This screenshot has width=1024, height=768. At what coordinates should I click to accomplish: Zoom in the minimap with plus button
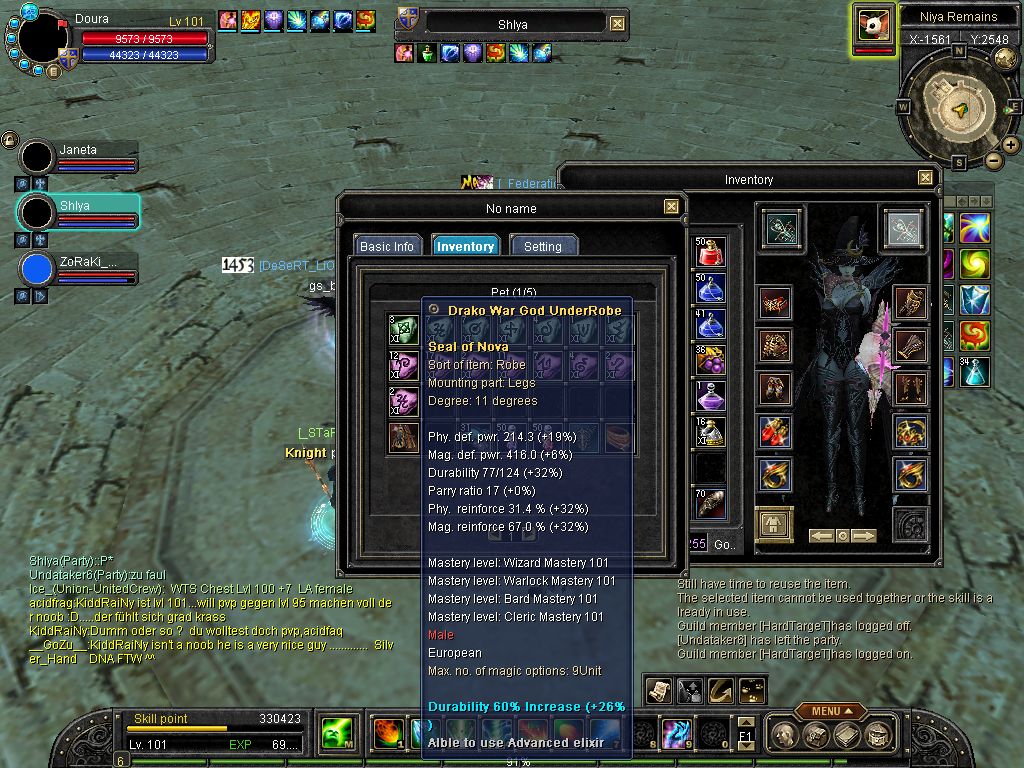click(x=1011, y=145)
